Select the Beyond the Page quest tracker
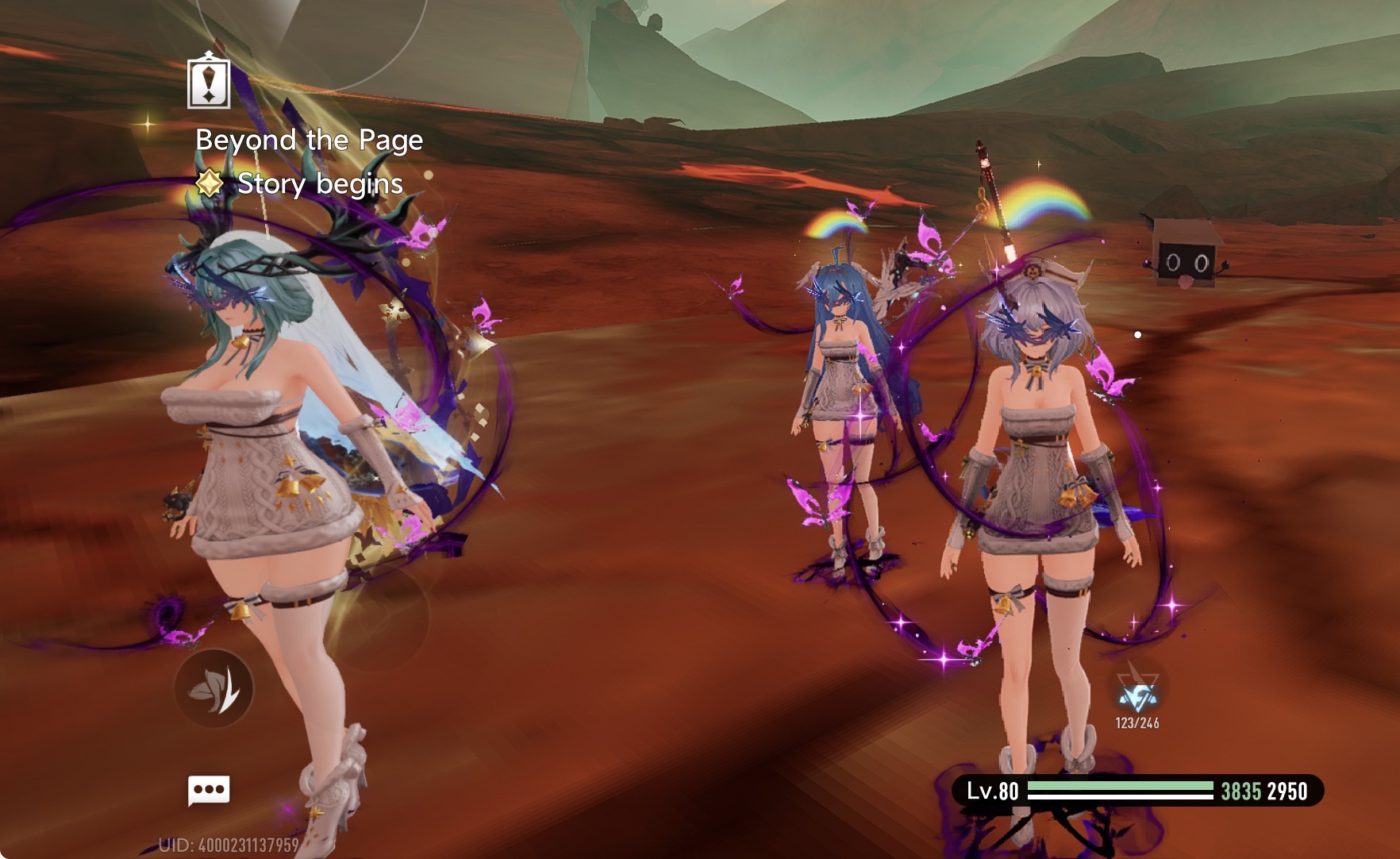1400x859 pixels. (309, 141)
